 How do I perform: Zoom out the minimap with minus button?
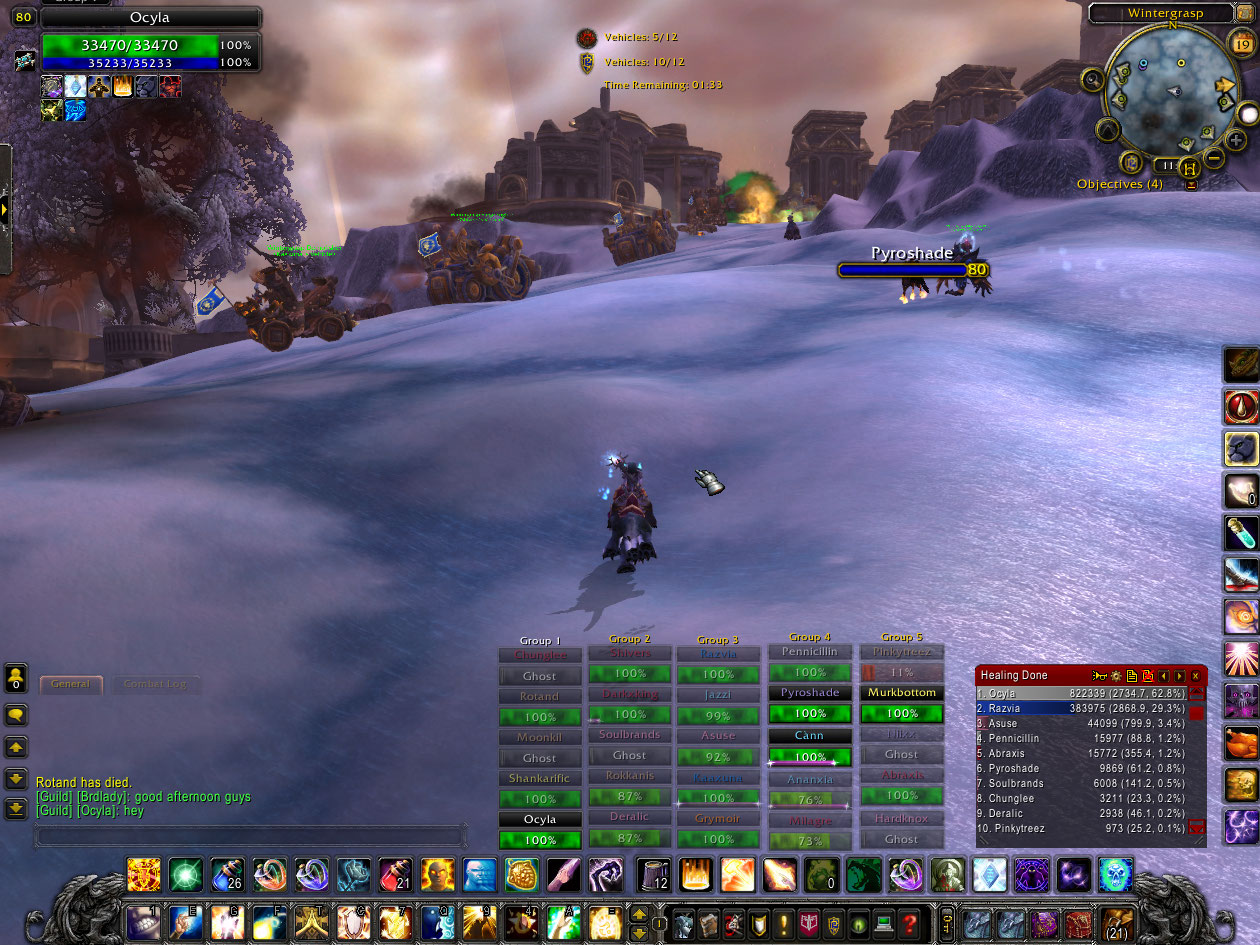[1213, 158]
